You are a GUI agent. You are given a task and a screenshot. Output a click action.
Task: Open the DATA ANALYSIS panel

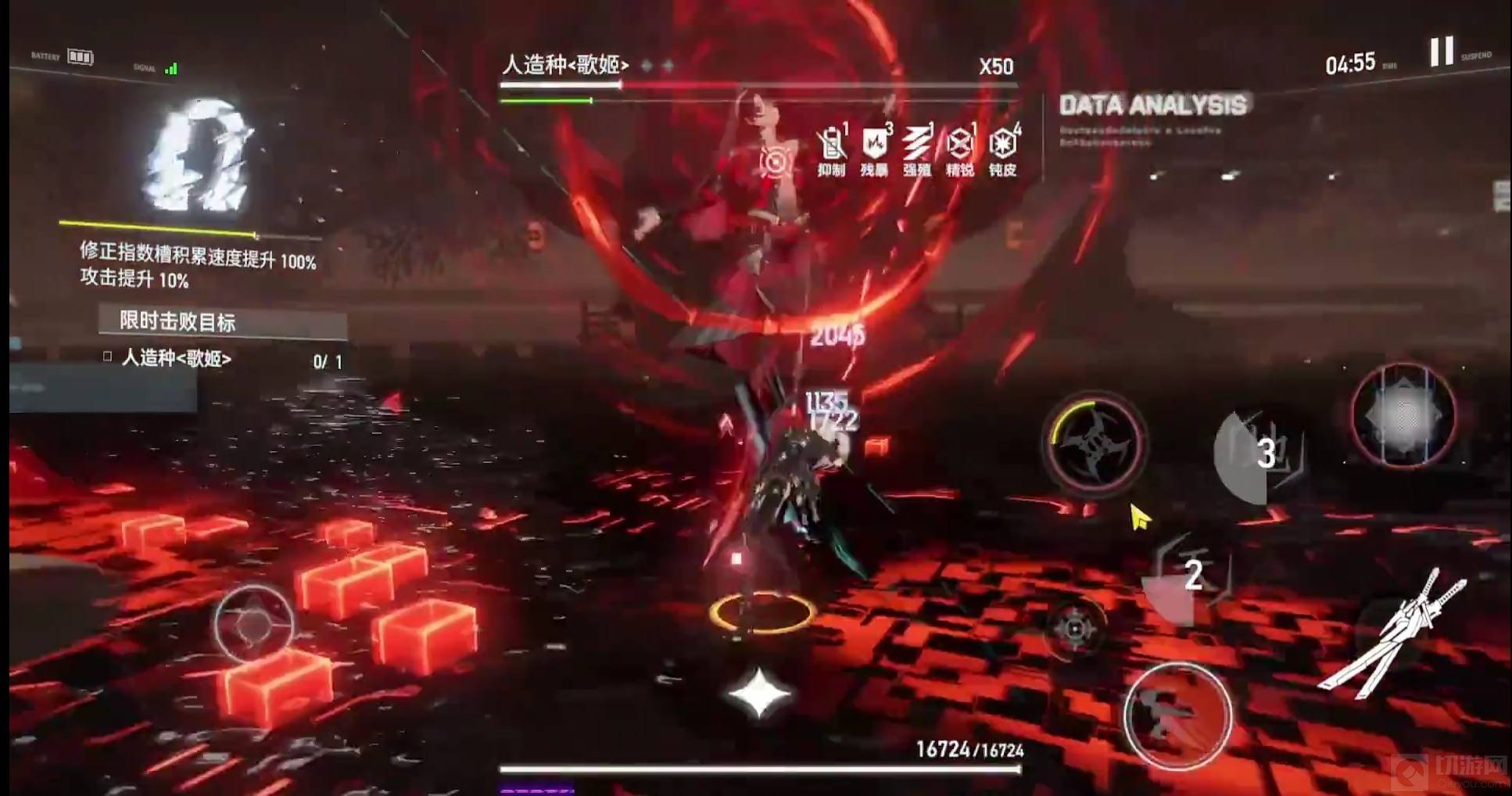coord(1152,106)
